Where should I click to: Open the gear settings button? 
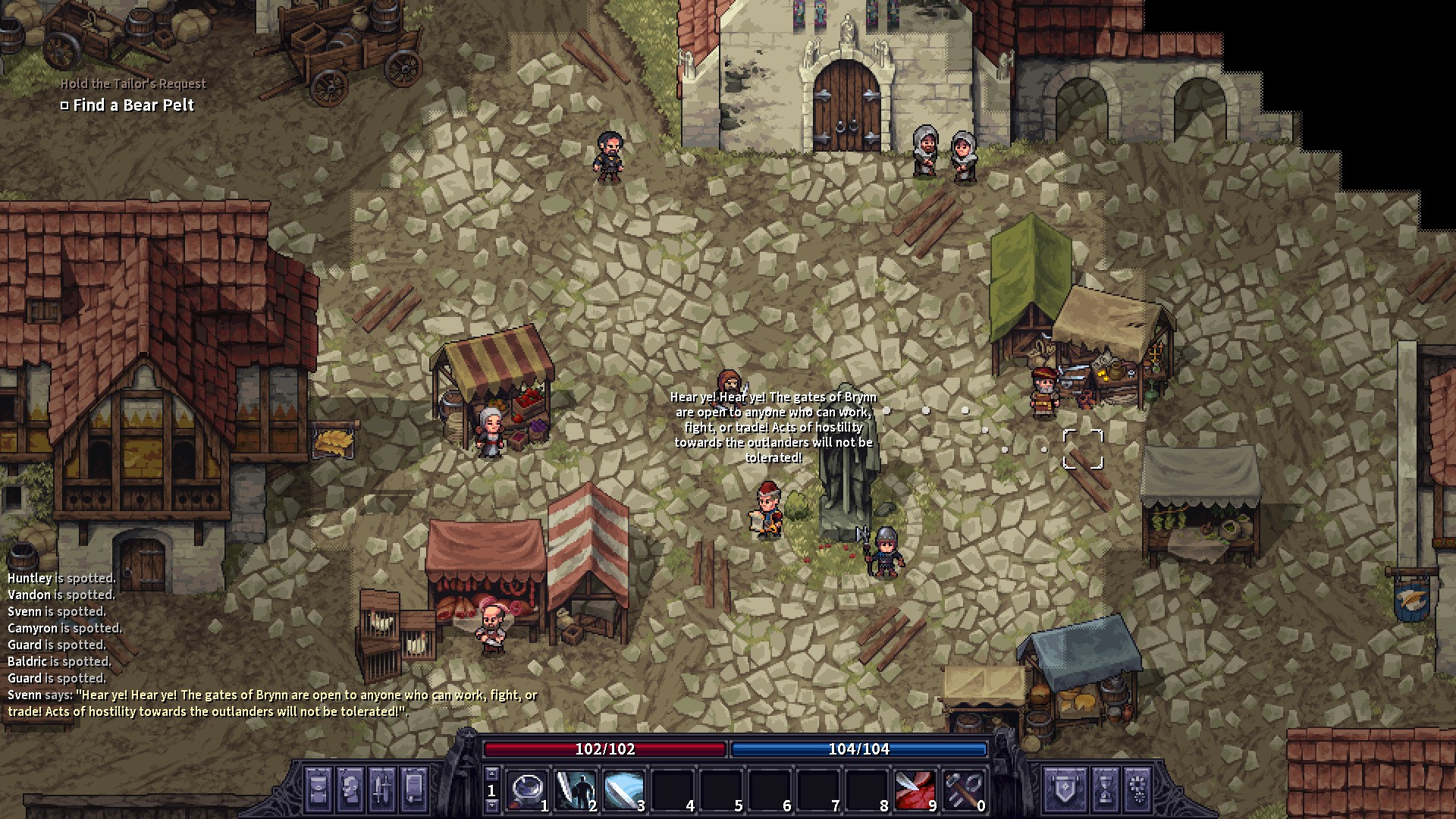(1137, 788)
